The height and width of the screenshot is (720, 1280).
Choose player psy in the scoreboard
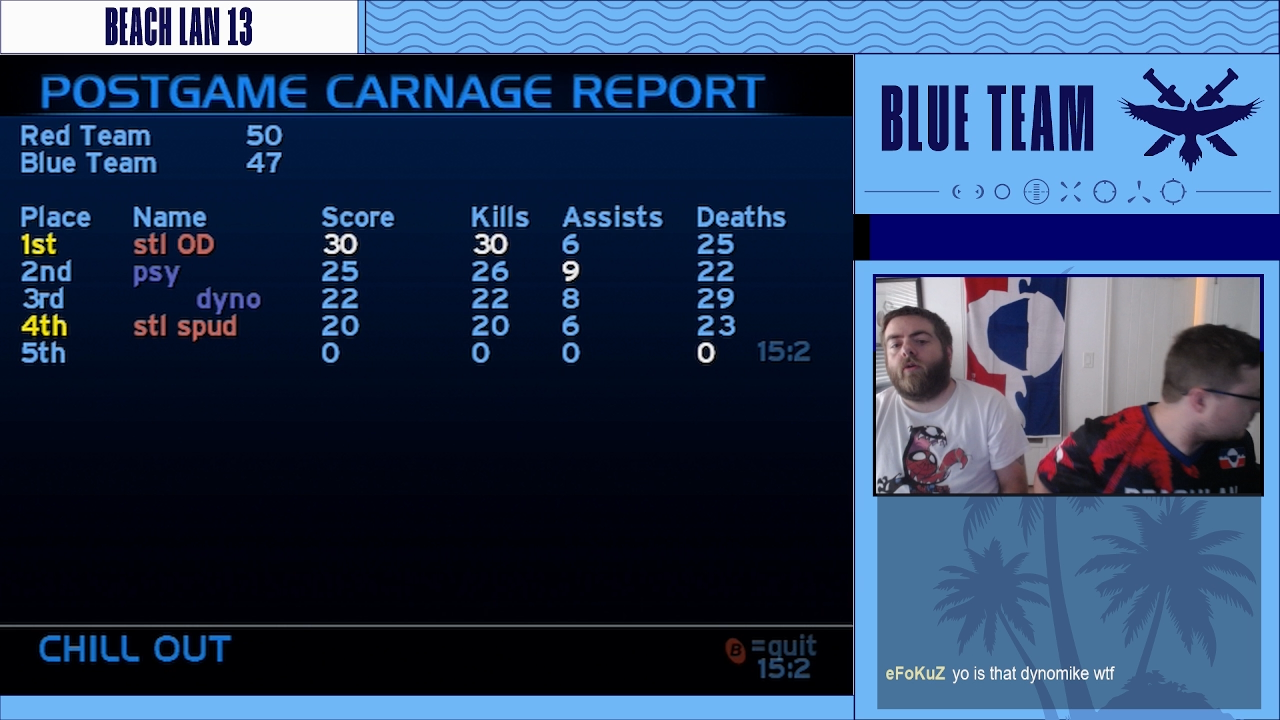156,272
